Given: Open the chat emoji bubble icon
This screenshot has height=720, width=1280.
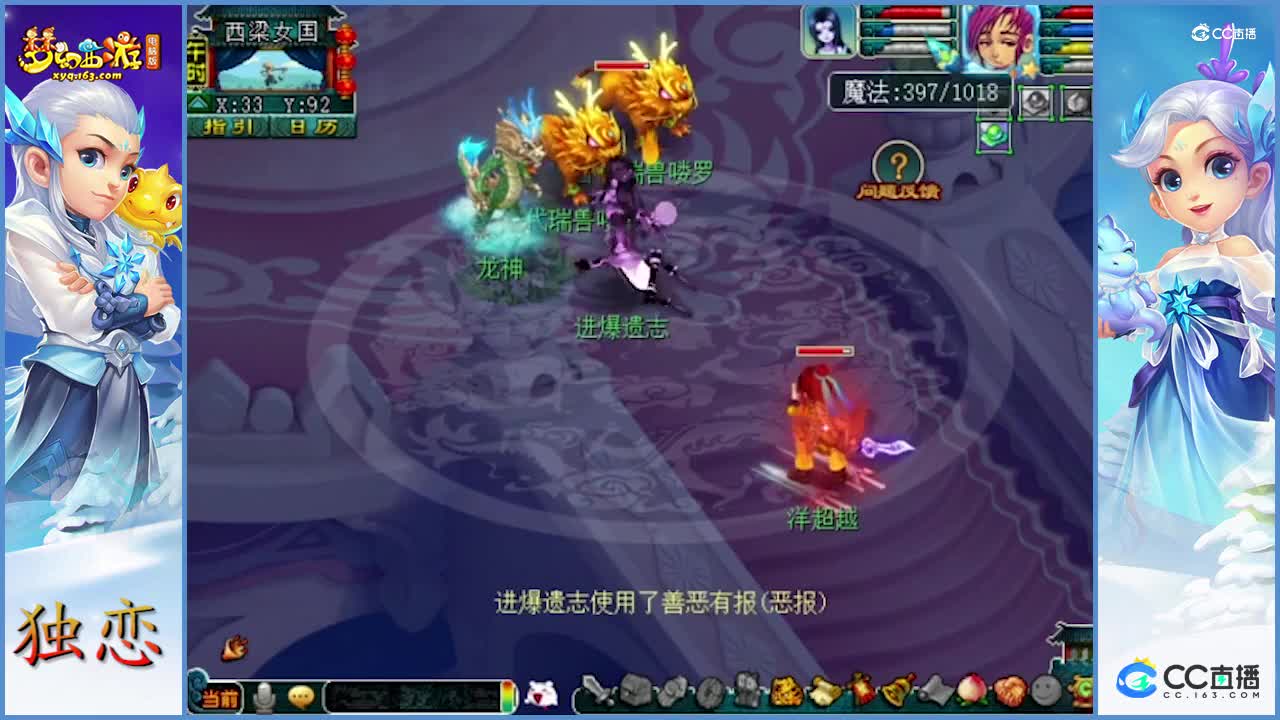Looking at the screenshot, I should point(301,697).
